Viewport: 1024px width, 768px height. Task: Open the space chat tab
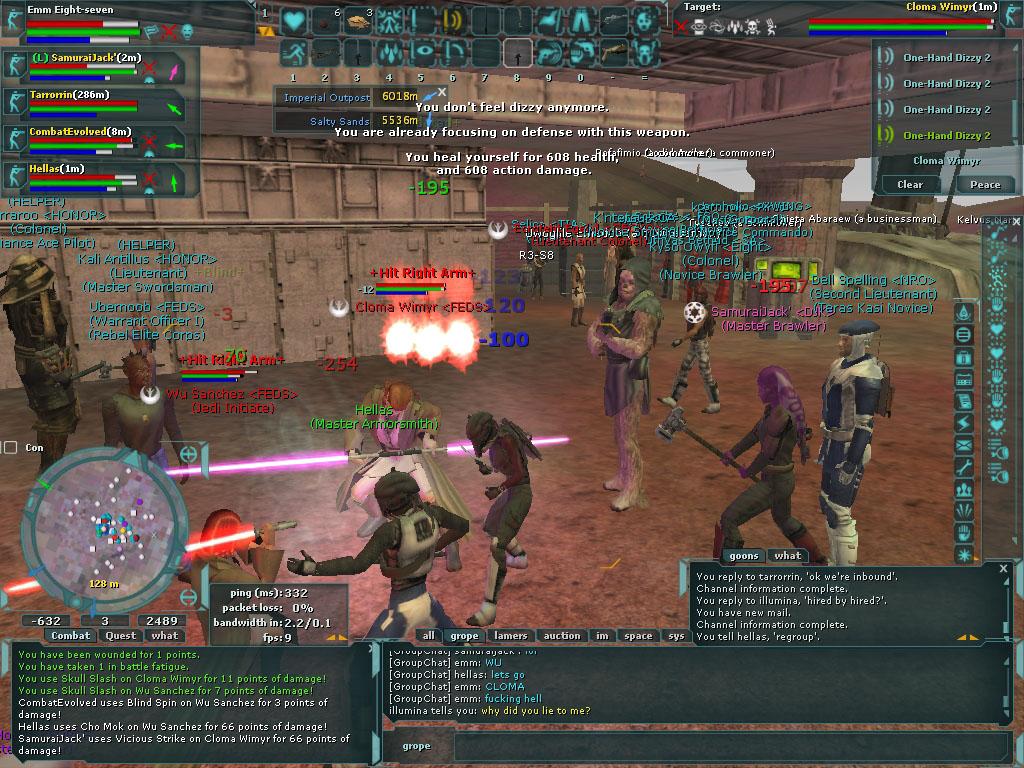tap(637, 635)
